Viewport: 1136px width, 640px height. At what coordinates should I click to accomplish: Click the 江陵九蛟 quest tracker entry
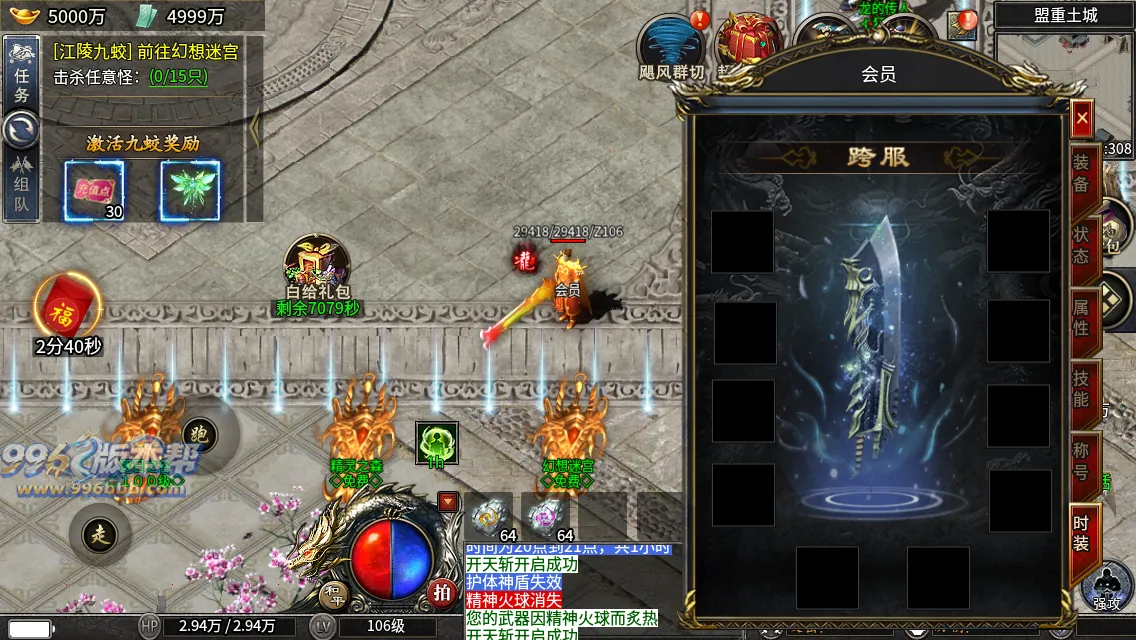pyautogui.click(x=146, y=52)
